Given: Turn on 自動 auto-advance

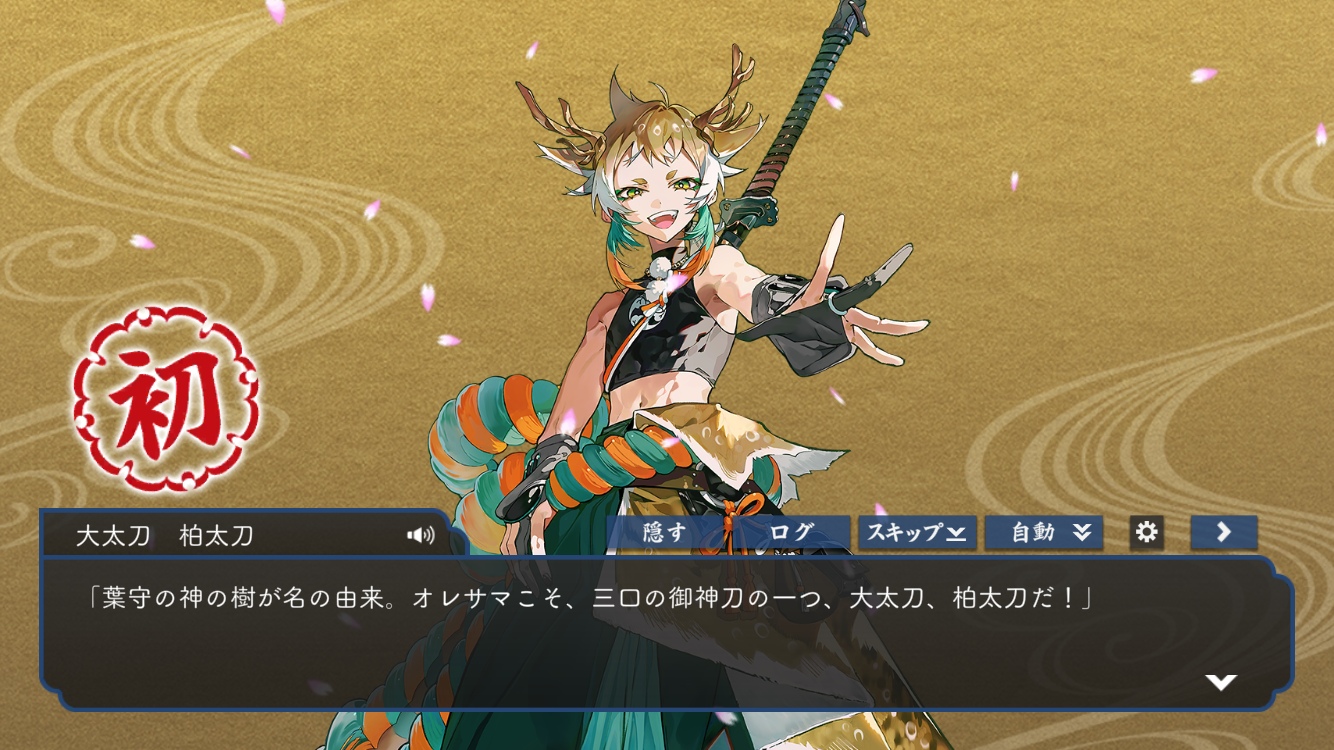Looking at the screenshot, I should click(1043, 532).
